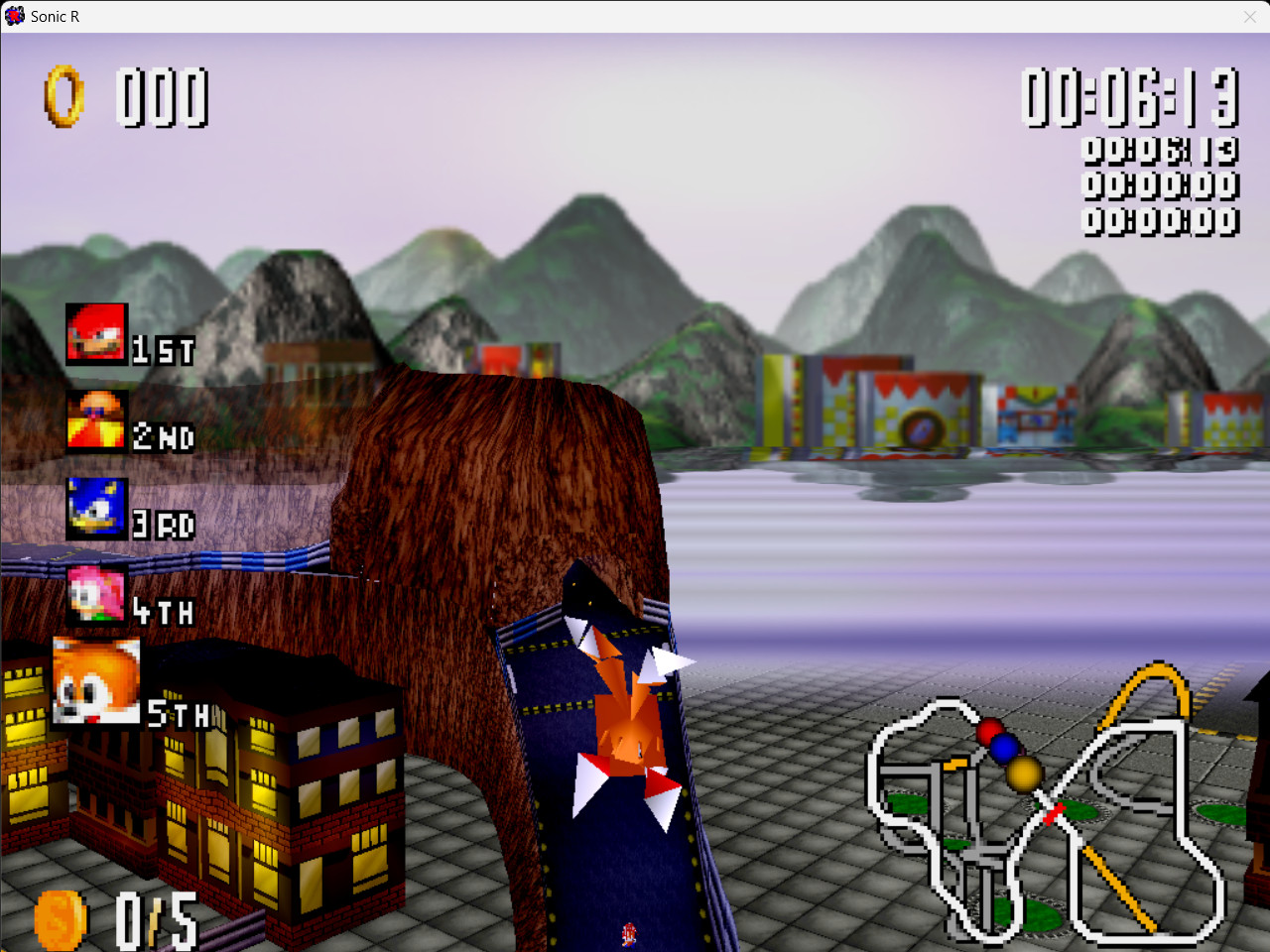1270x952 pixels.
Task: Click the Tails 5th place portrait
Action: [x=94, y=682]
